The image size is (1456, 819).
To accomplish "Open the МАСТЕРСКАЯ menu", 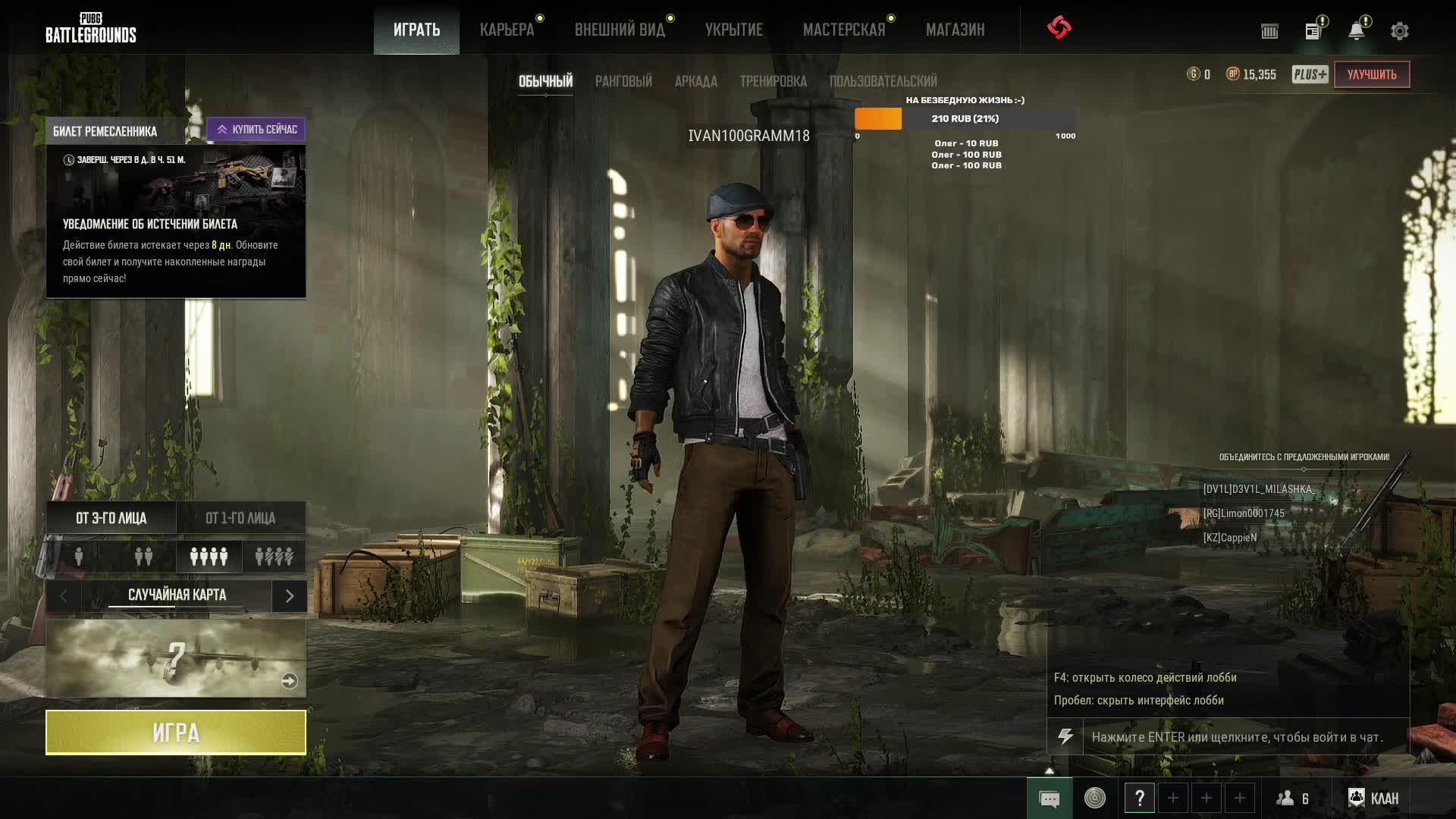I will (x=844, y=30).
